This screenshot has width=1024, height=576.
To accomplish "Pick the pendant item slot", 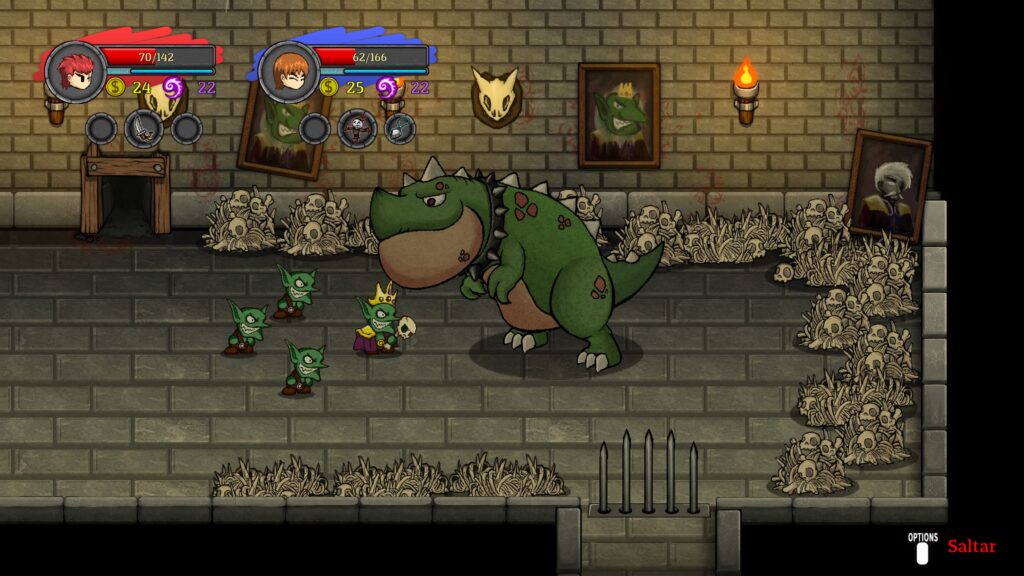I will click(400, 128).
